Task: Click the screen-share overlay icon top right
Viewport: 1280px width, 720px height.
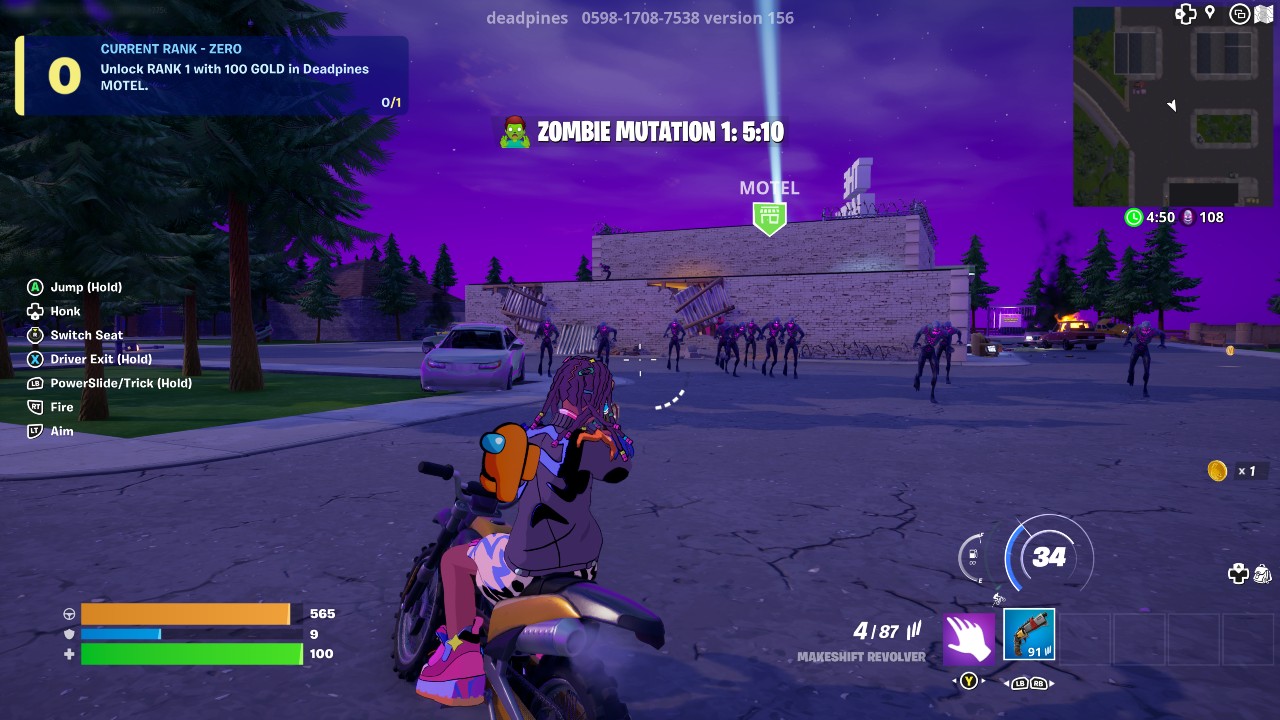Action: (x=1240, y=15)
